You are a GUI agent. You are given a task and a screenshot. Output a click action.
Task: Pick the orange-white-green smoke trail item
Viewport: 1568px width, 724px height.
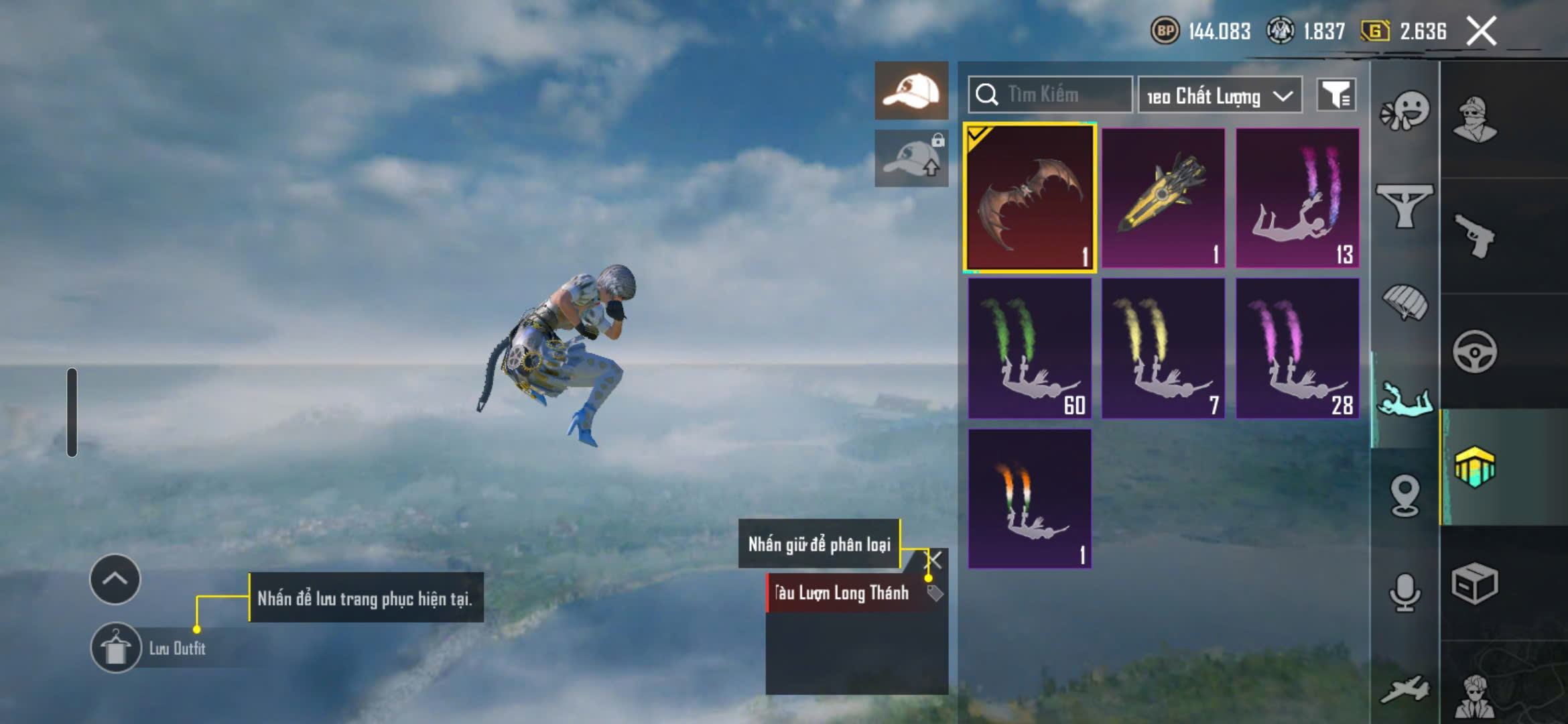[1029, 499]
